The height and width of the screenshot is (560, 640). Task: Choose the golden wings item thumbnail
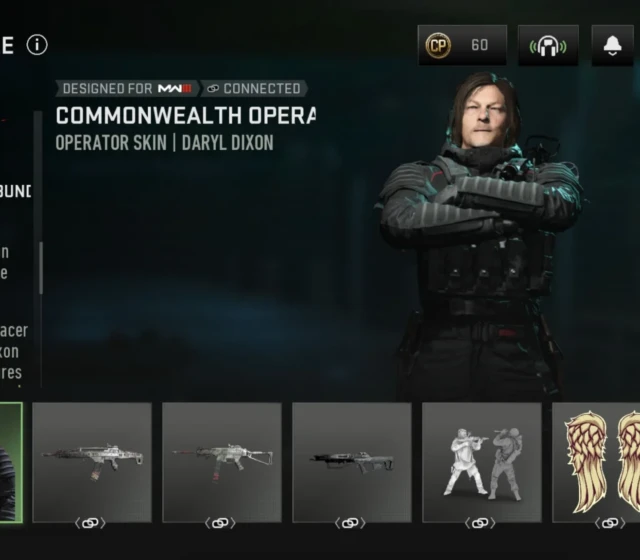(x=598, y=462)
